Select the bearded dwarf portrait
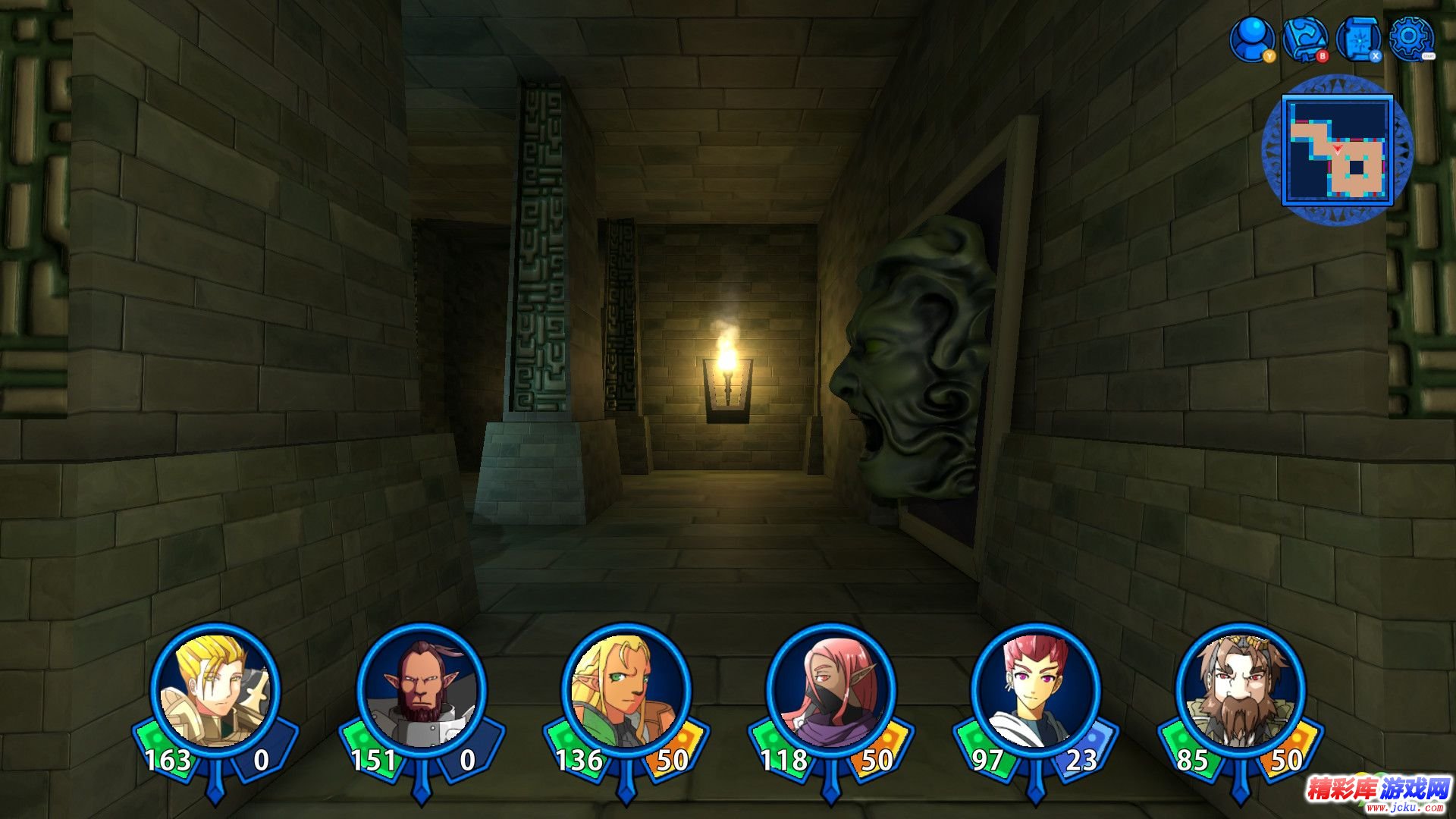 point(1241,690)
